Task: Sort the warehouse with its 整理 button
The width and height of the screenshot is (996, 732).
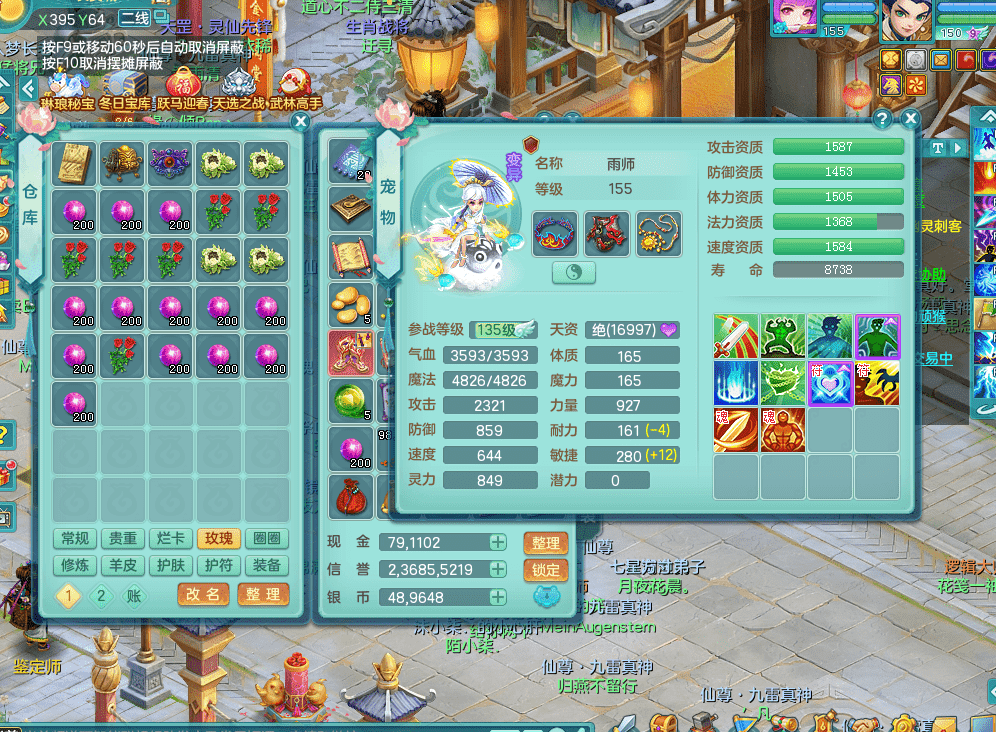Action: pyautogui.click(x=263, y=594)
